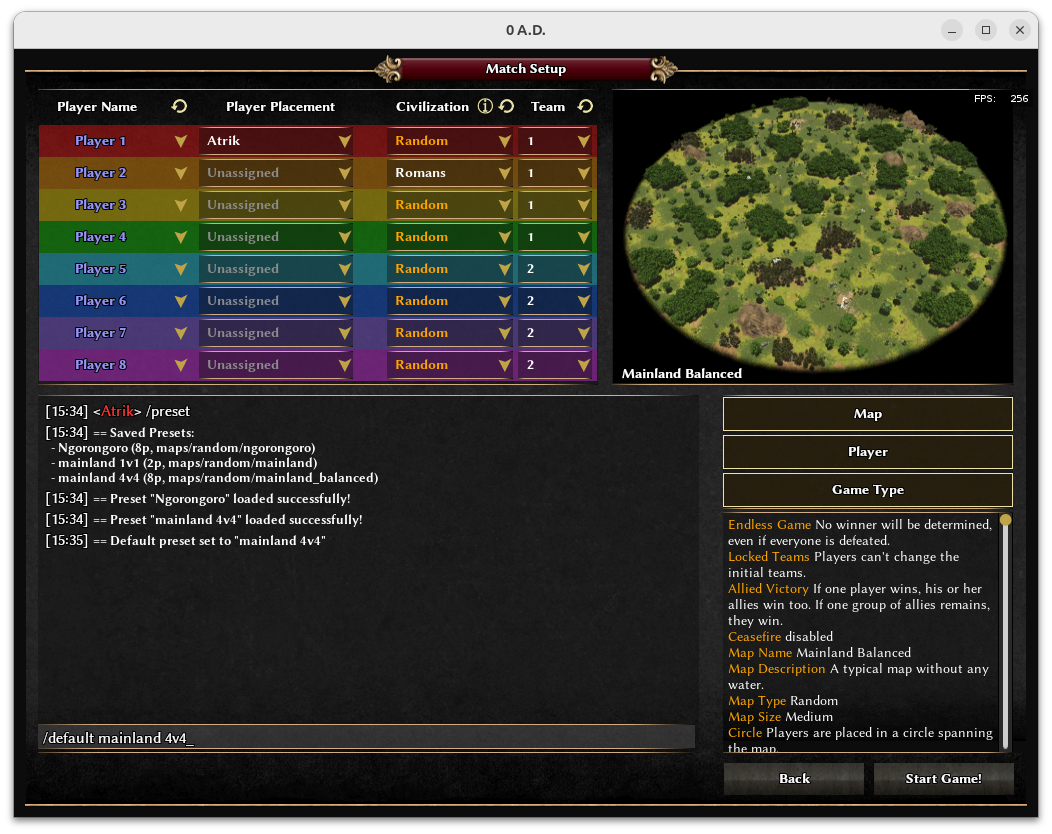Show the Game Type settings tab
Image resolution: width=1052 pixels, height=834 pixels.
(x=867, y=490)
